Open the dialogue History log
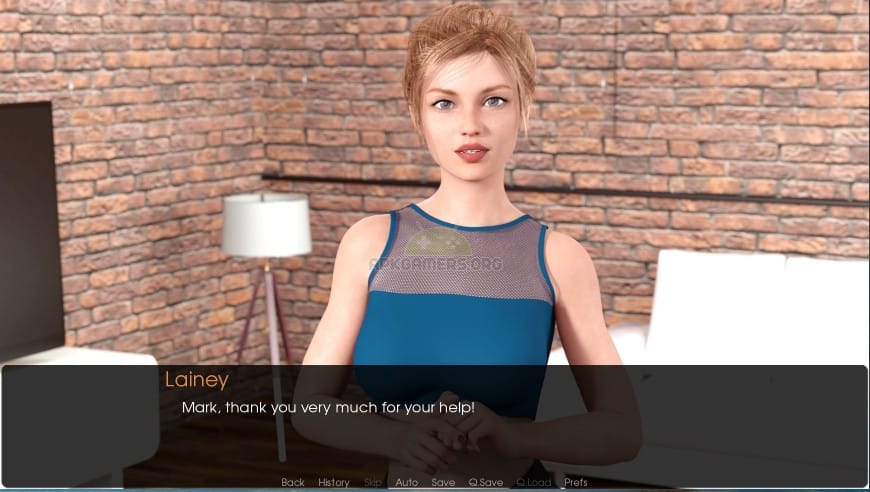This screenshot has height=492, width=870. [334, 483]
